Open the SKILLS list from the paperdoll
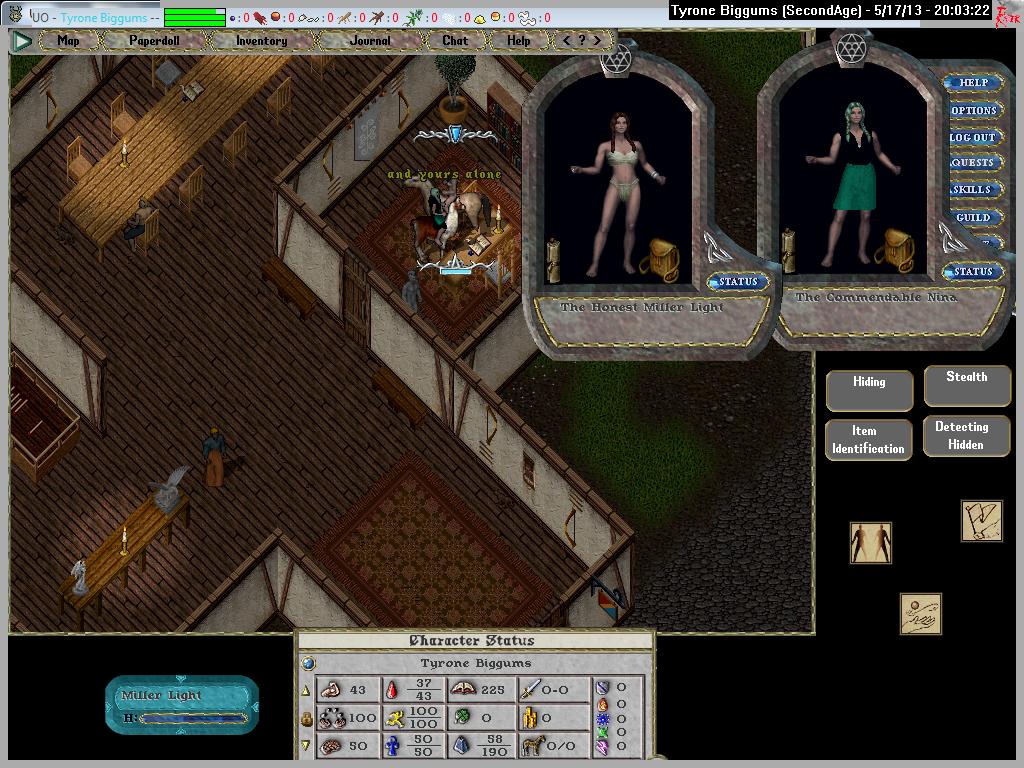Screen dimensions: 1024x768 coord(973,190)
